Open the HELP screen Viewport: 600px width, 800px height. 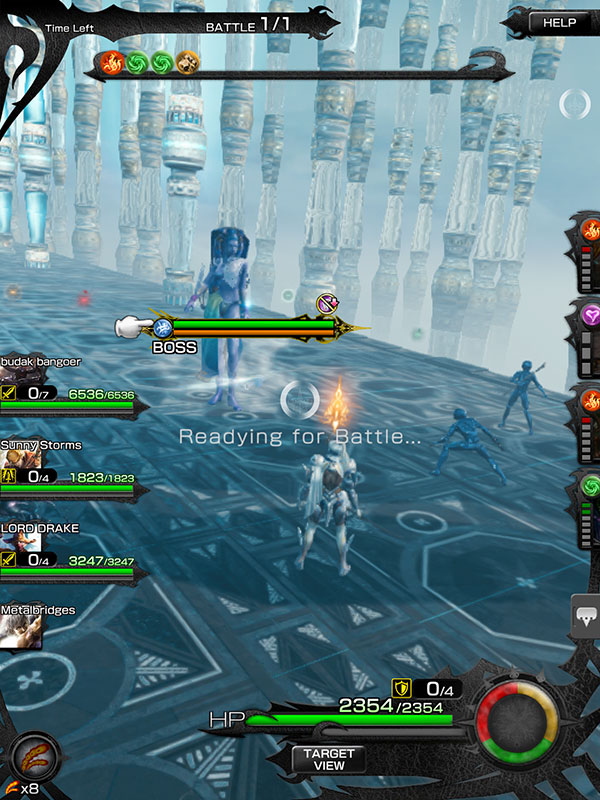point(560,22)
